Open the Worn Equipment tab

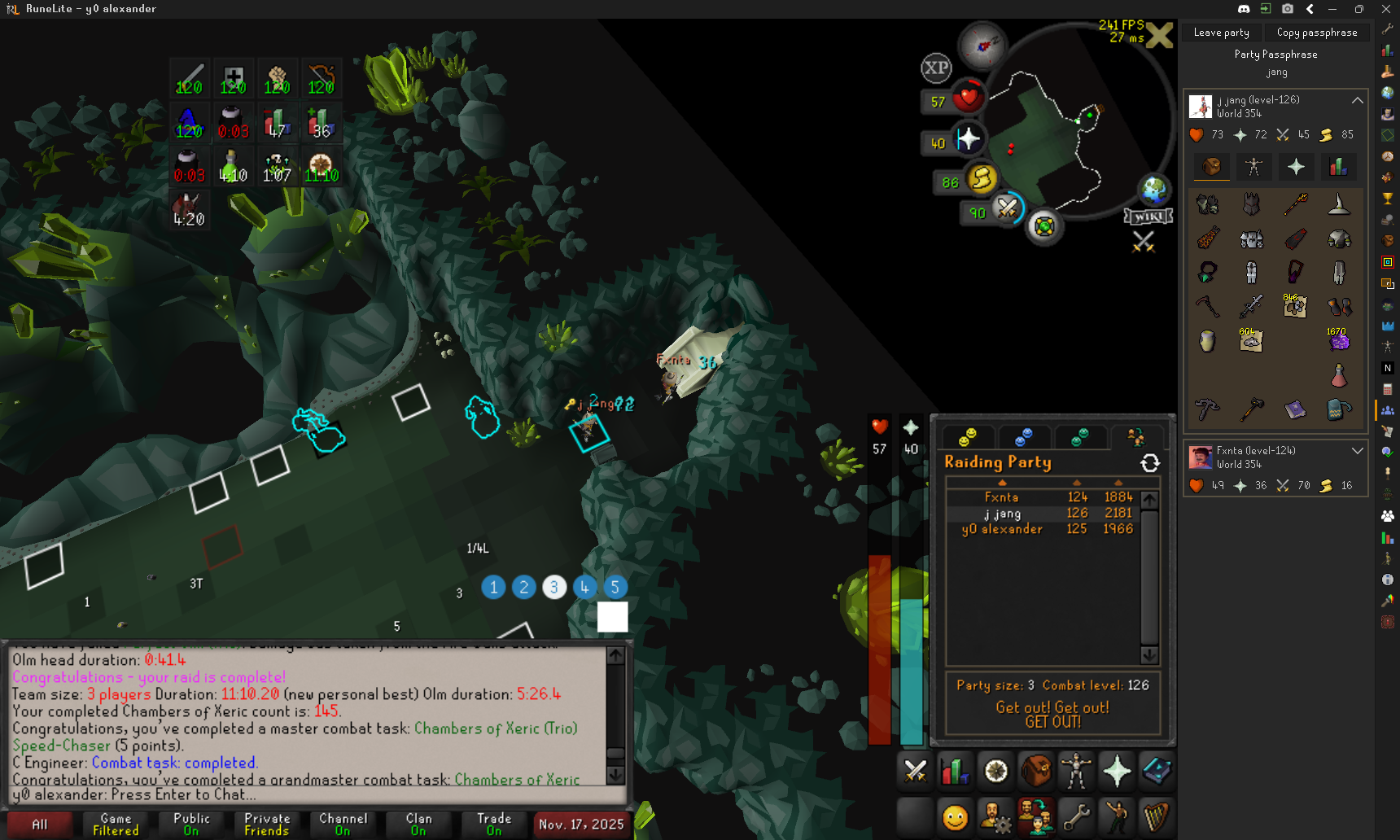click(x=1076, y=771)
